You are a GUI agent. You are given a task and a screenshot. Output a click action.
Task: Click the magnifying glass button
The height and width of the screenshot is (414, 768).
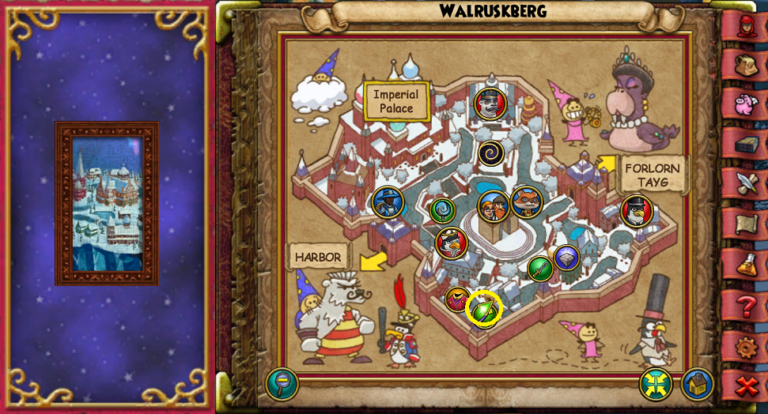click(x=281, y=383)
